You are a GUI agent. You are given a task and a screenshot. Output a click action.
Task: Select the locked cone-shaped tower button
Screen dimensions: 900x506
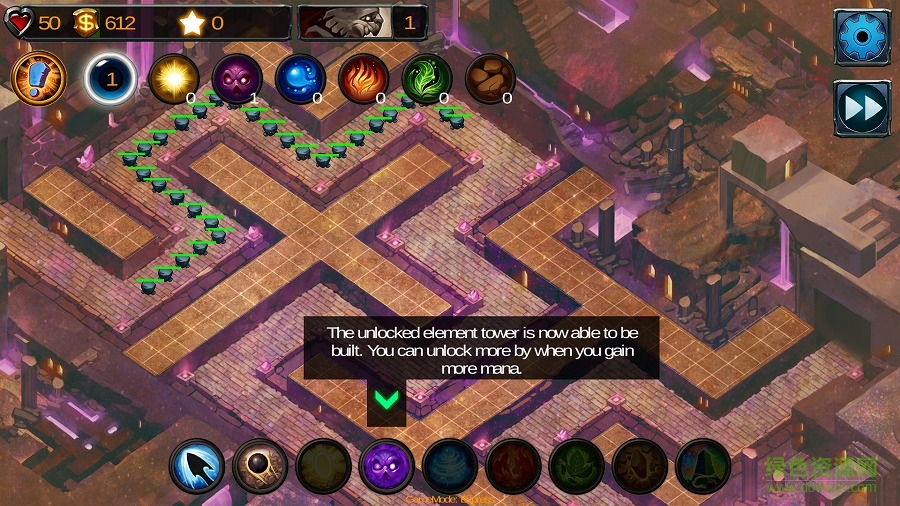point(703,466)
